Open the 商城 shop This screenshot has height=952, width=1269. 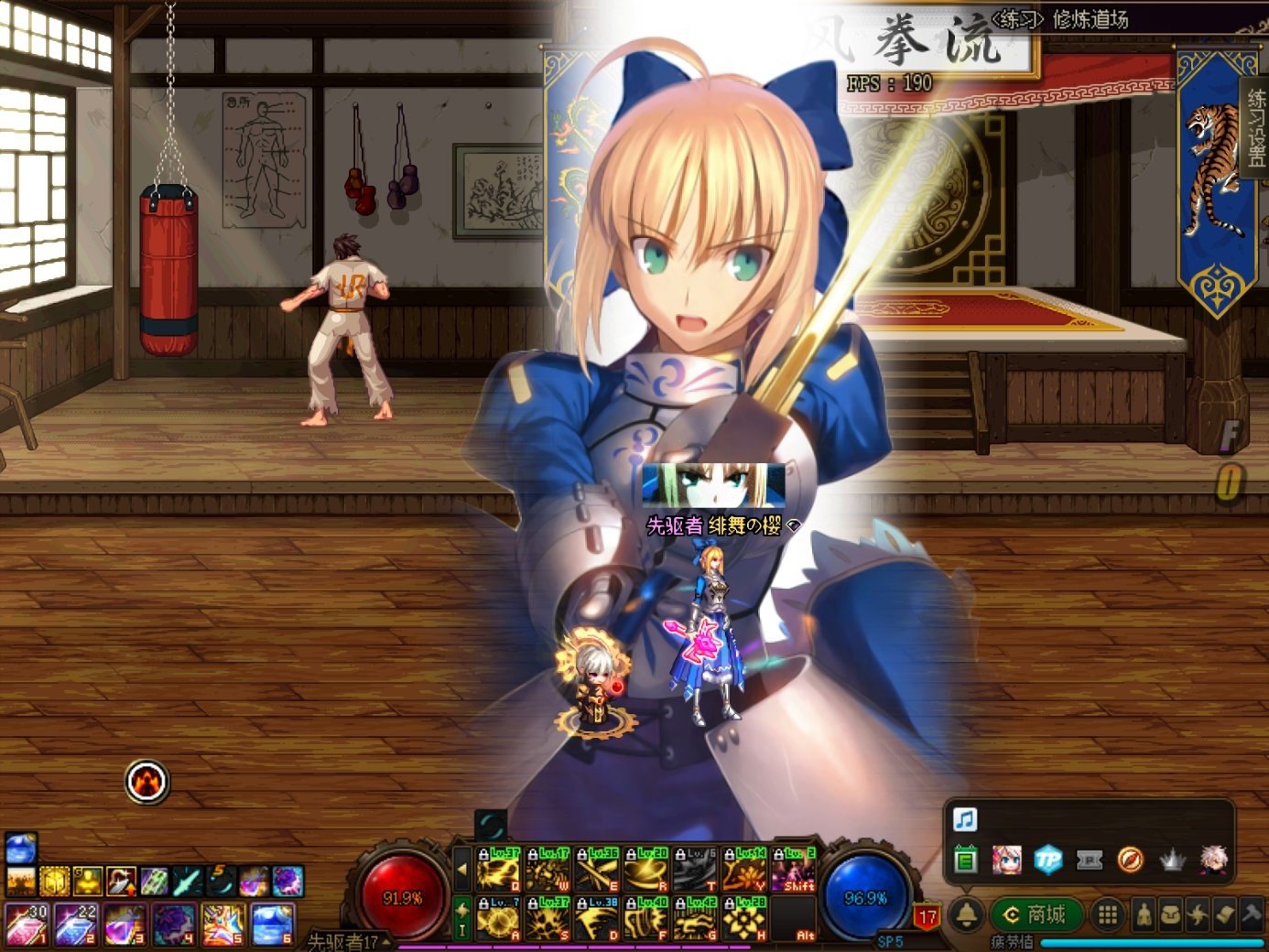coord(1037,914)
